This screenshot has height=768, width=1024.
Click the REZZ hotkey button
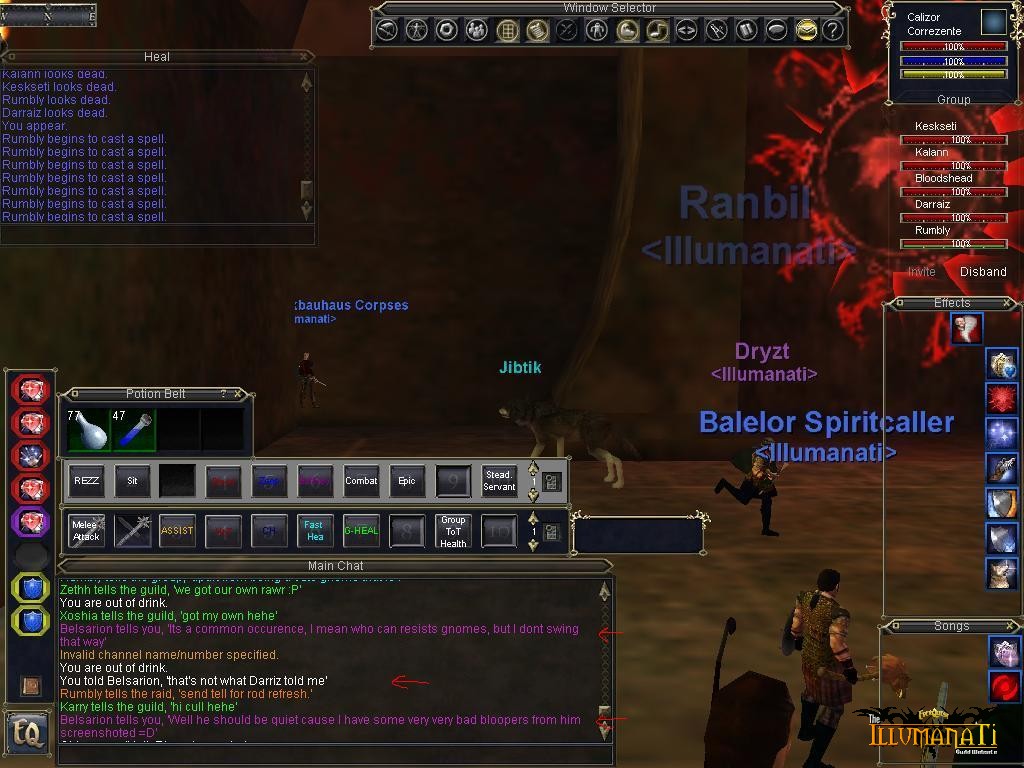pyautogui.click(x=87, y=481)
